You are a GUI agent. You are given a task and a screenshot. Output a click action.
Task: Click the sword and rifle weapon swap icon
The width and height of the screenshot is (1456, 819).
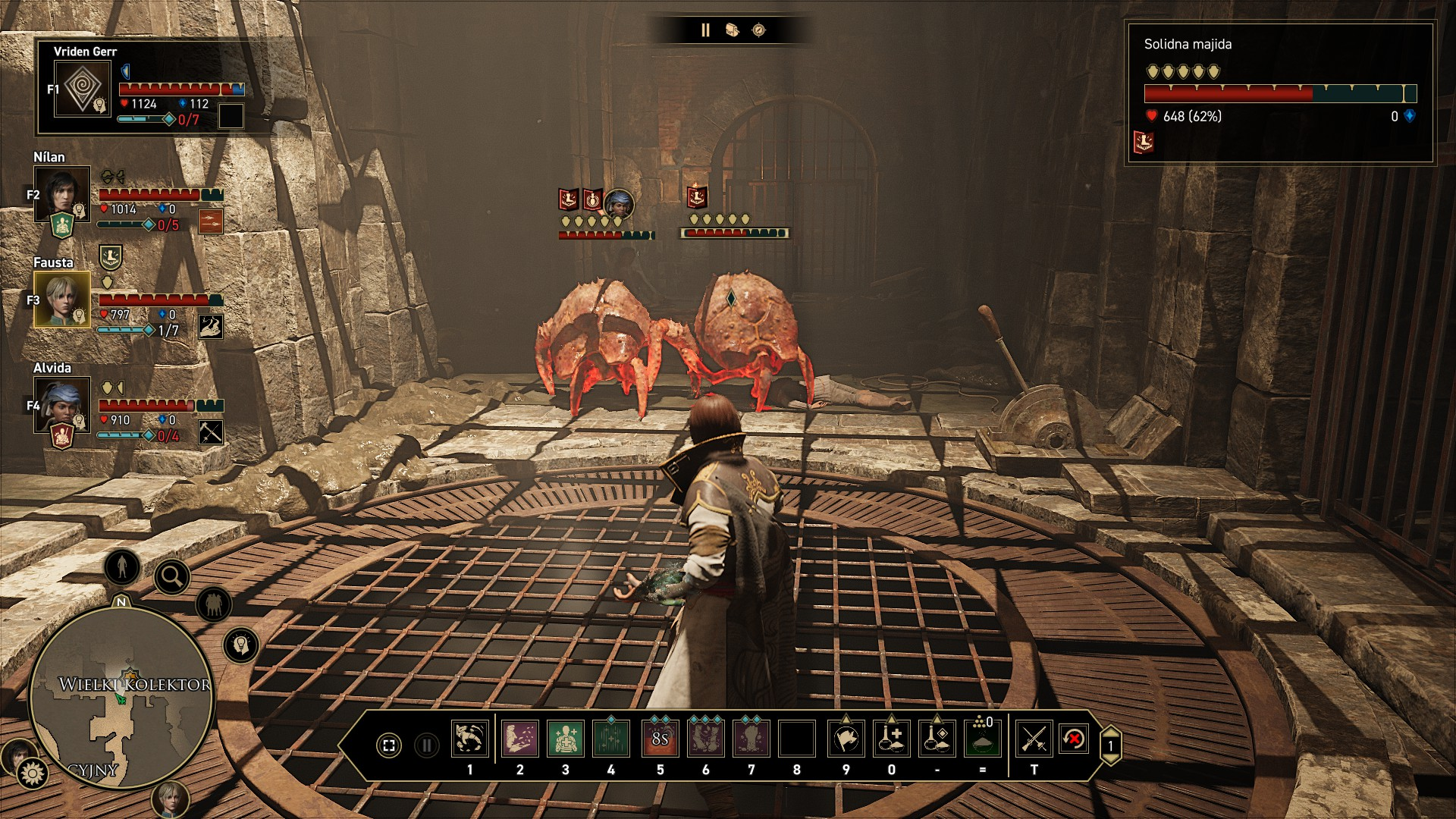[1034, 739]
